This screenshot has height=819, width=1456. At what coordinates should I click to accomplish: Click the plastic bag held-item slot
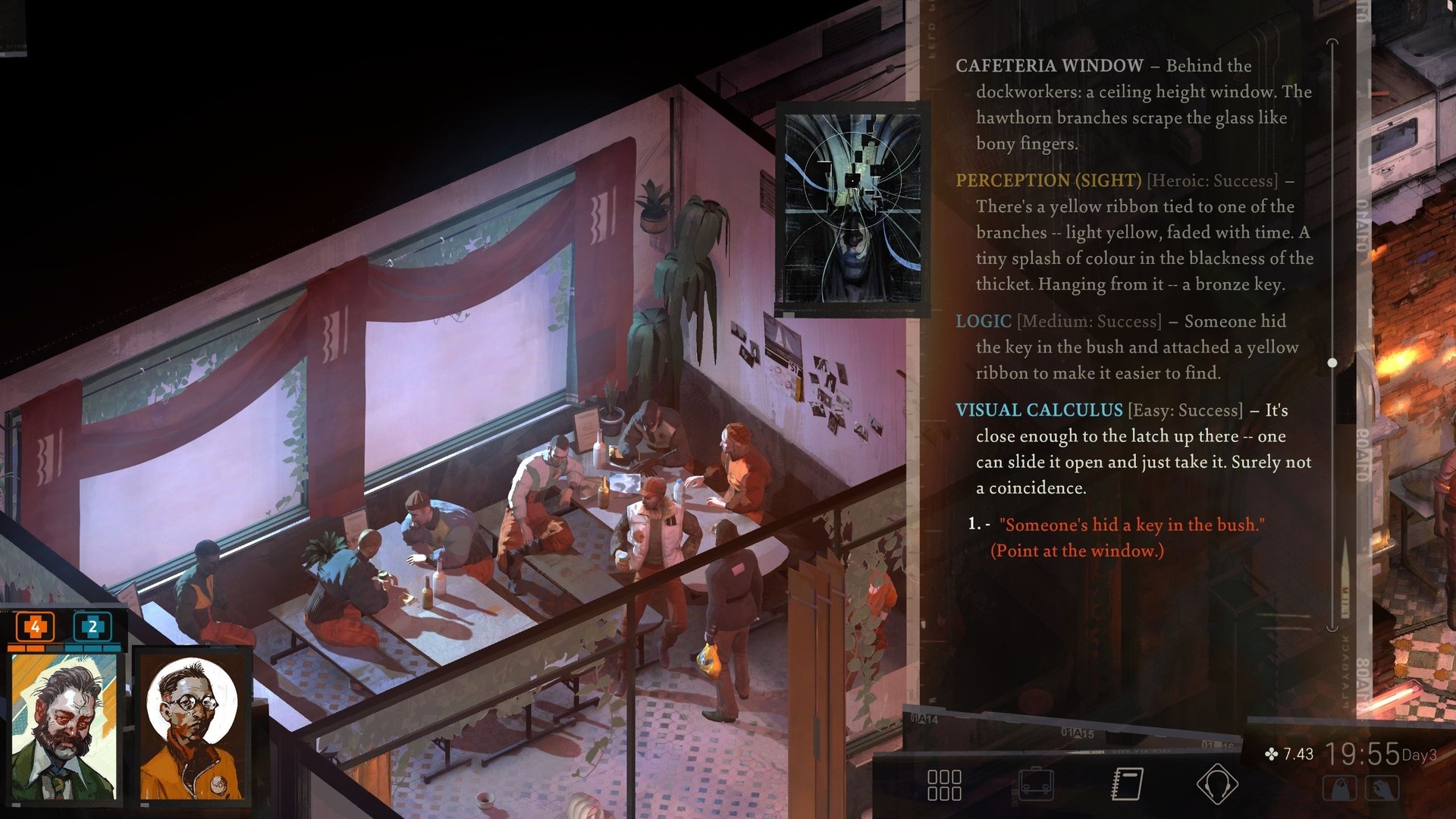coord(1339,789)
